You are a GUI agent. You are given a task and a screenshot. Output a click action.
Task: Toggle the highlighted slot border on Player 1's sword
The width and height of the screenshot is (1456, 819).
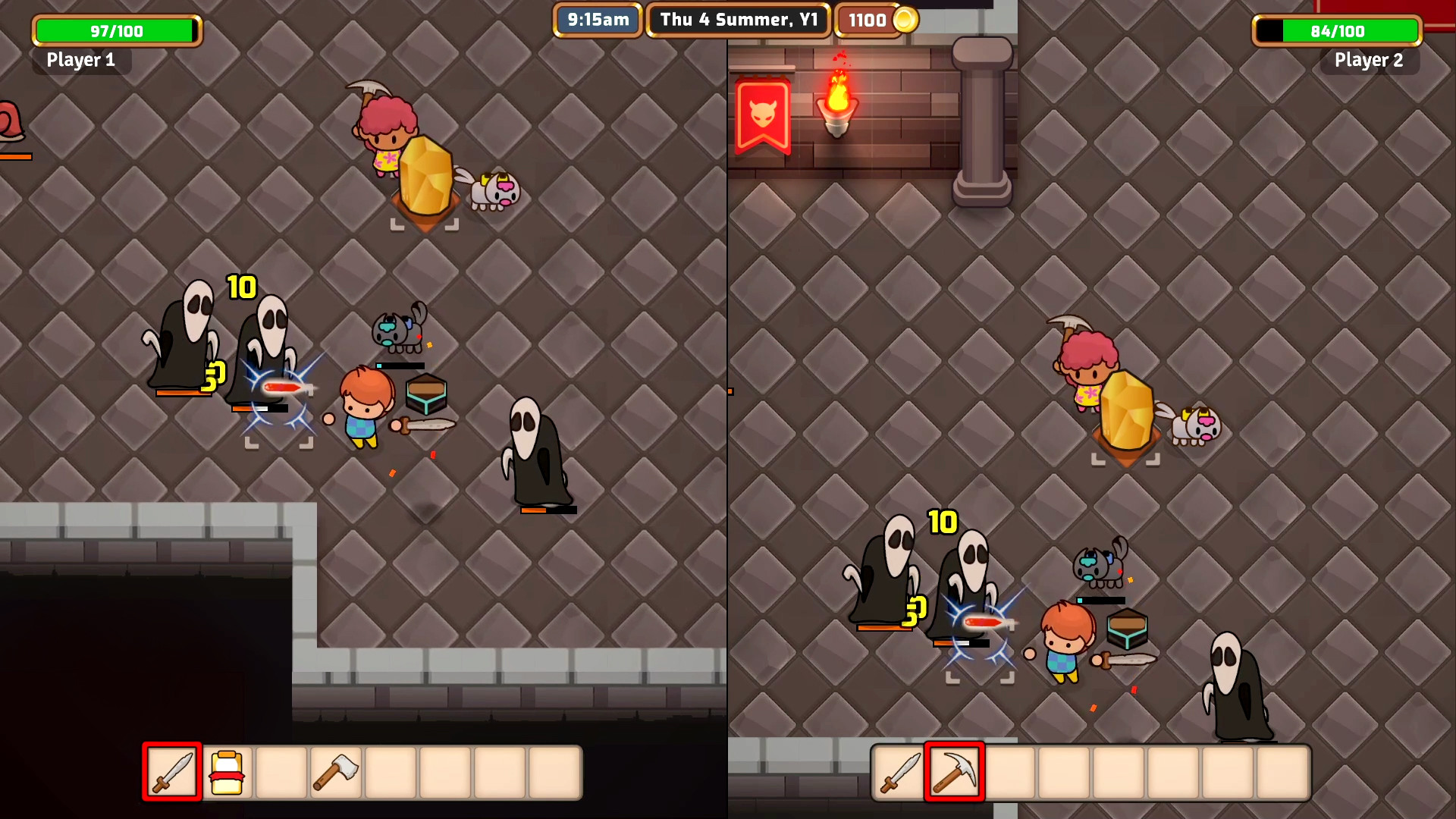pyautogui.click(x=171, y=771)
